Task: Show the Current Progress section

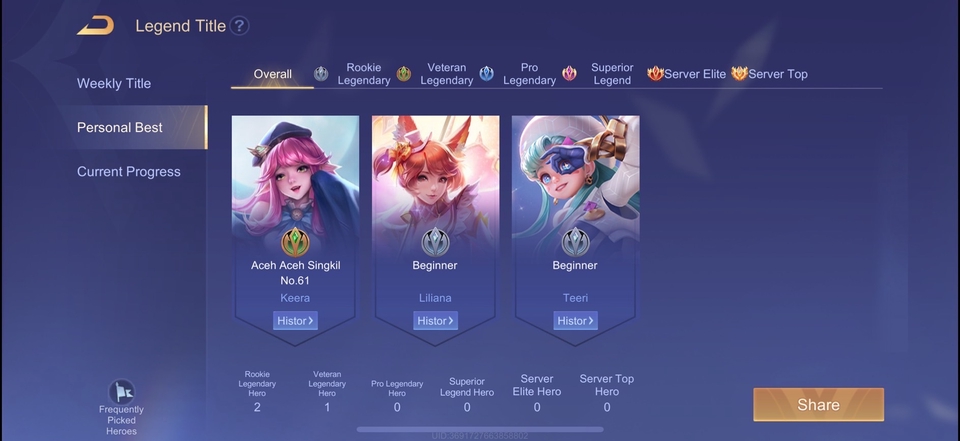Action: coord(129,171)
